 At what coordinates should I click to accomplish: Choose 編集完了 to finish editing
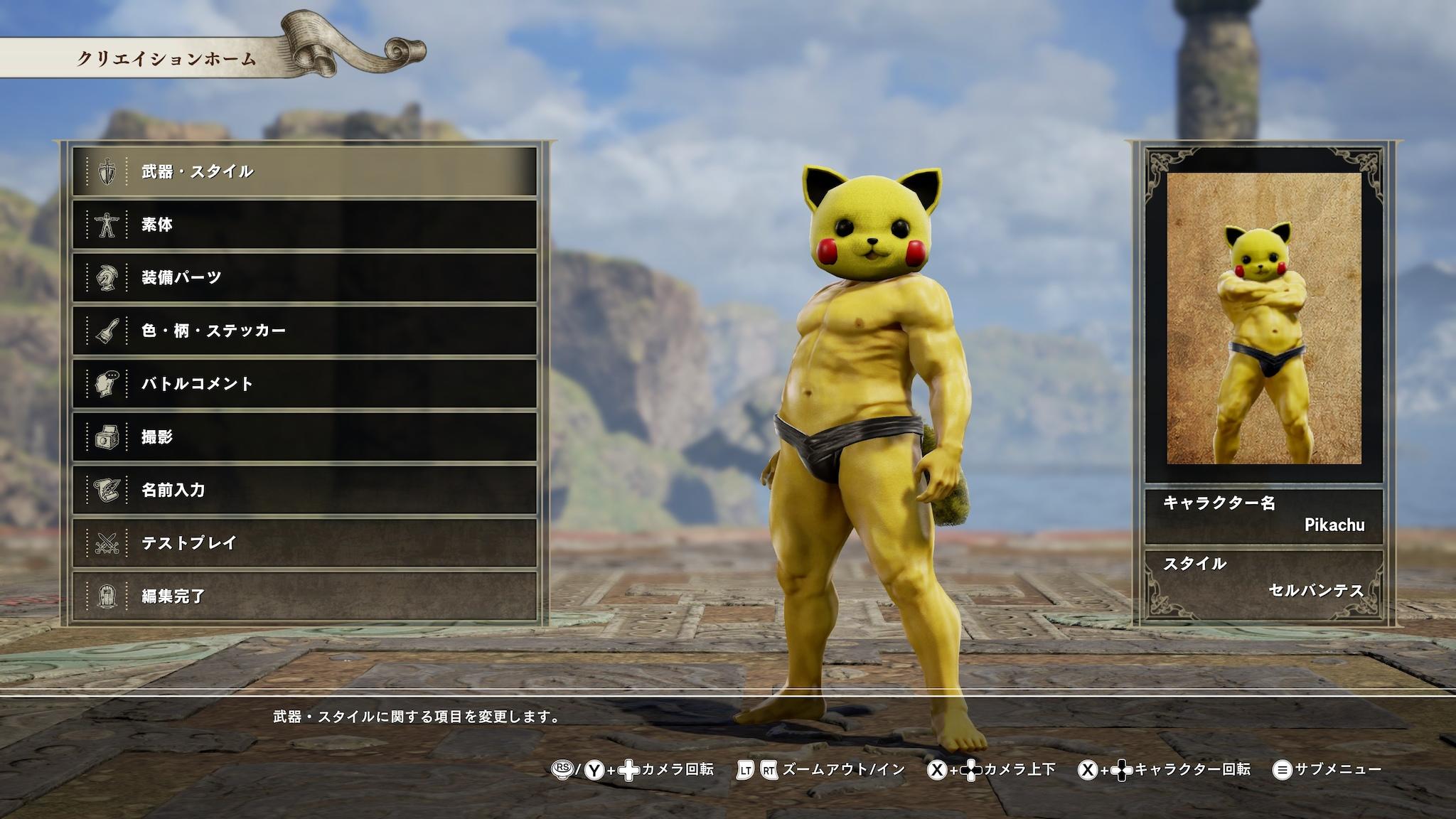tap(304, 596)
